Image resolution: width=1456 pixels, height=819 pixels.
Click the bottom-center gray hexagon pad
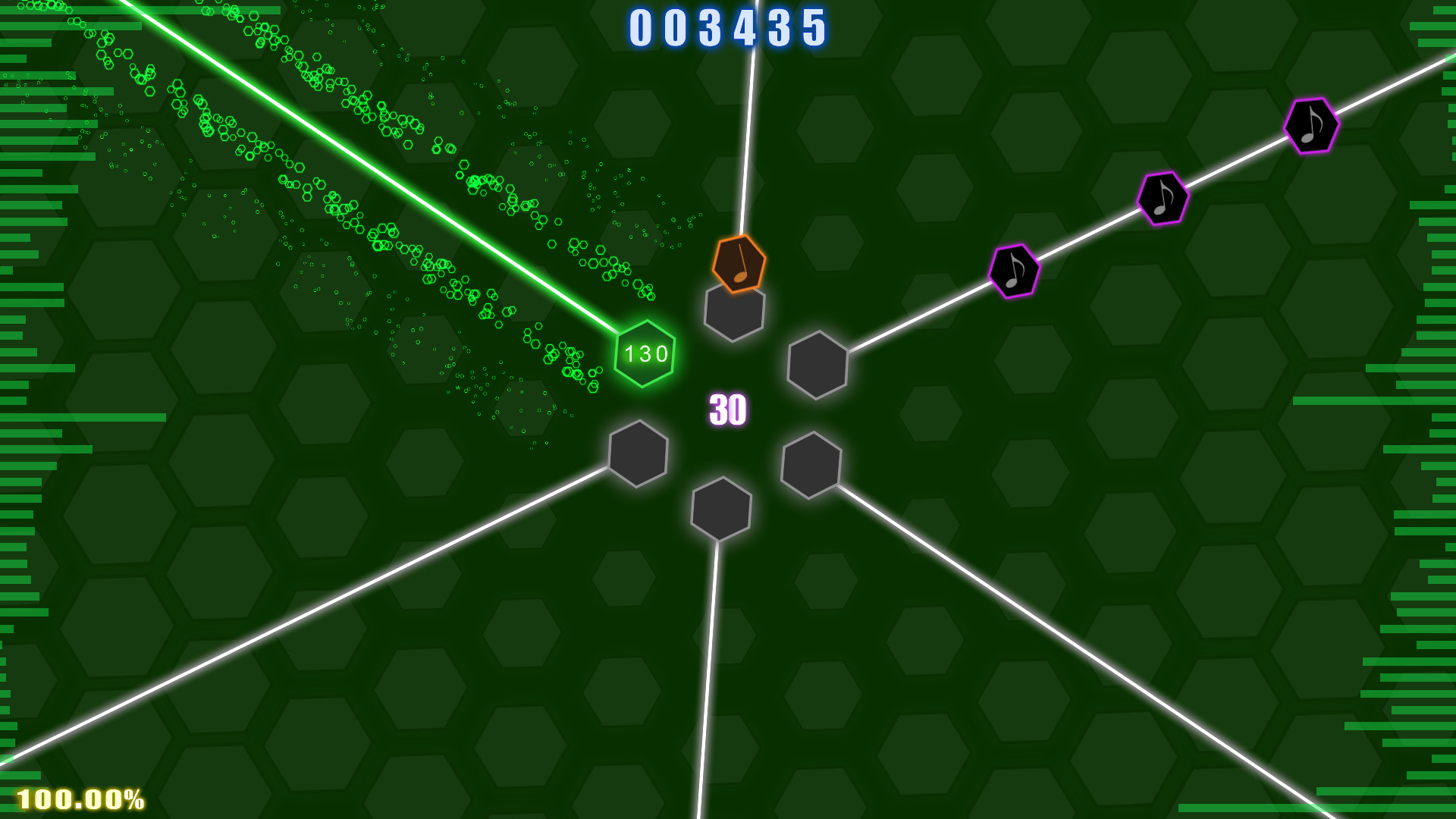[720, 510]
